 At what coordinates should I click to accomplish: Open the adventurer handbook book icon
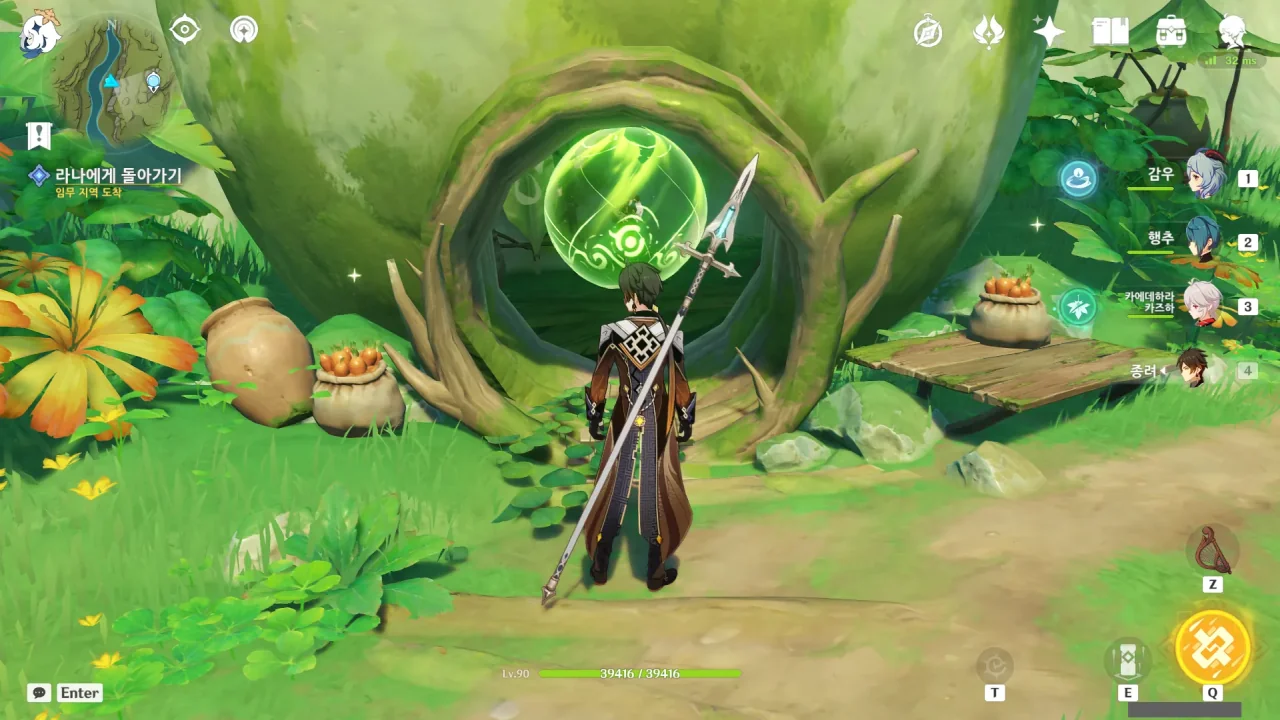pos(1110,32)
